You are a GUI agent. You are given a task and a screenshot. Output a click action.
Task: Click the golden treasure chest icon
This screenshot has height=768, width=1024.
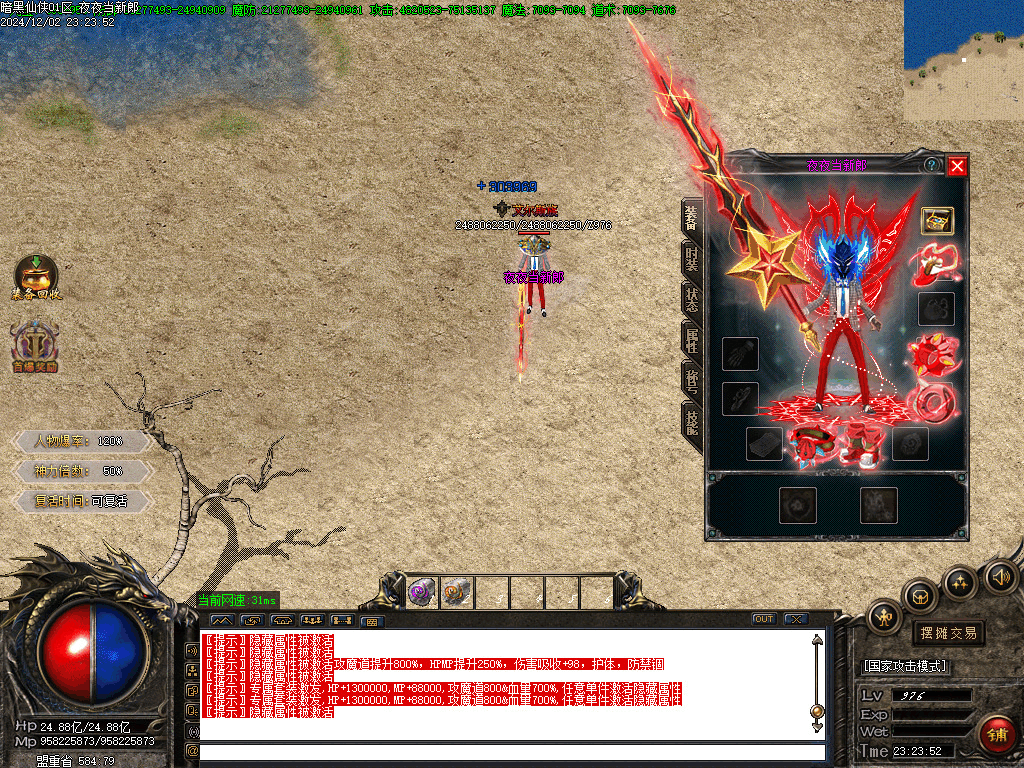coord(936,221)
